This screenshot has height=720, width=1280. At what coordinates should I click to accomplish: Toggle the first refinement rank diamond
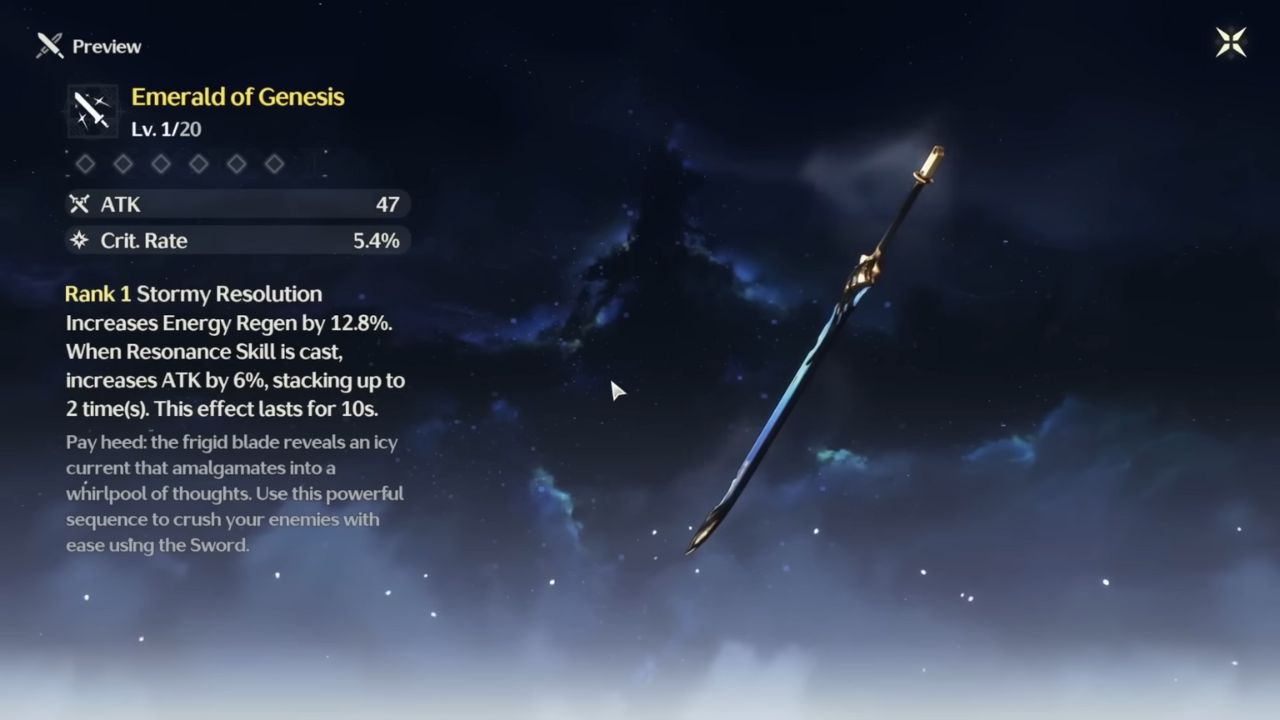[x=85, y=164]
